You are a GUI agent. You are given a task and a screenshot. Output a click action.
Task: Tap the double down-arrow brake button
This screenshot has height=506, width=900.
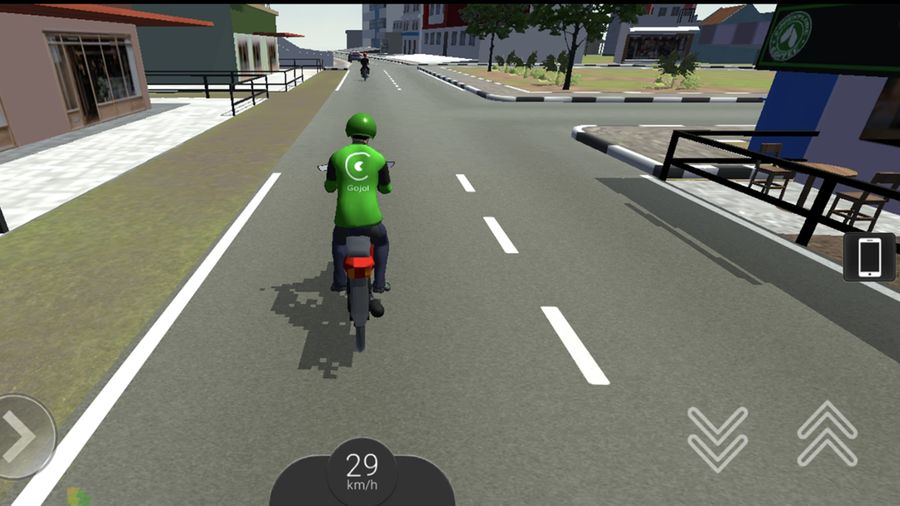(x=717, y=437)
